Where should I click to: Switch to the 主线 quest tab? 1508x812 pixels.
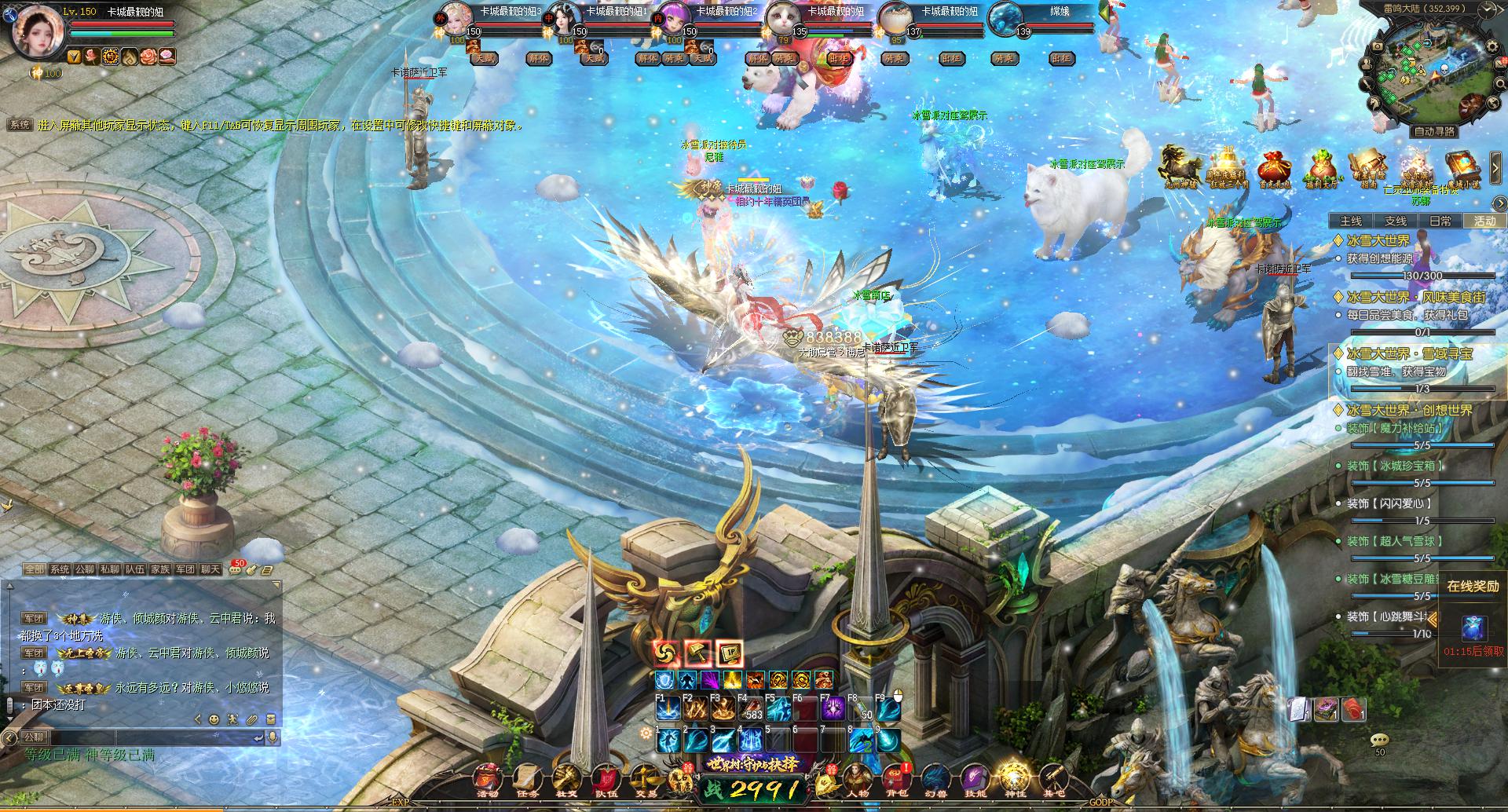1351,221
